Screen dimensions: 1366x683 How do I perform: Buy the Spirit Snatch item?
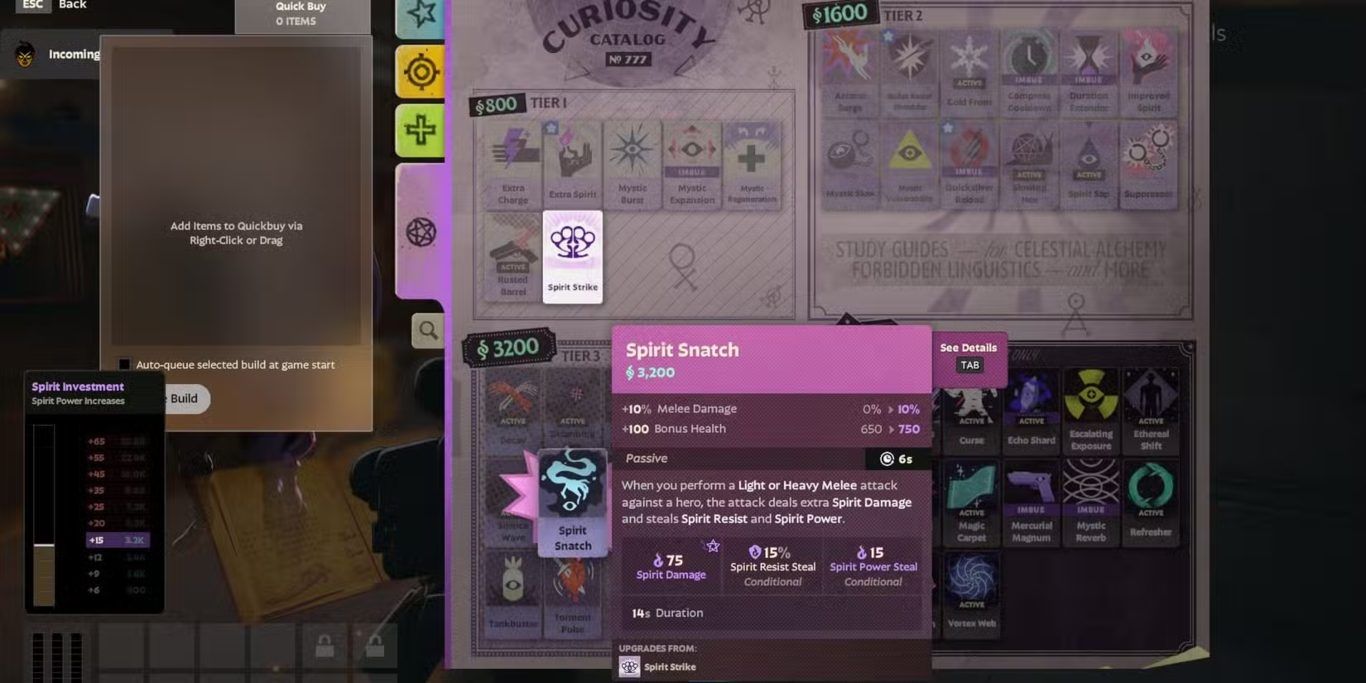[572, 500]
